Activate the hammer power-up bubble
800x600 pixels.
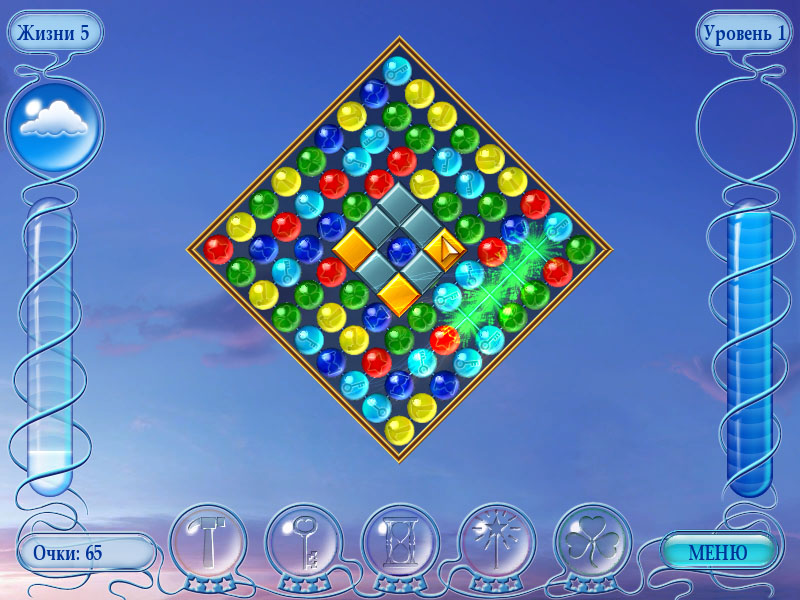[x=208, y=546]
